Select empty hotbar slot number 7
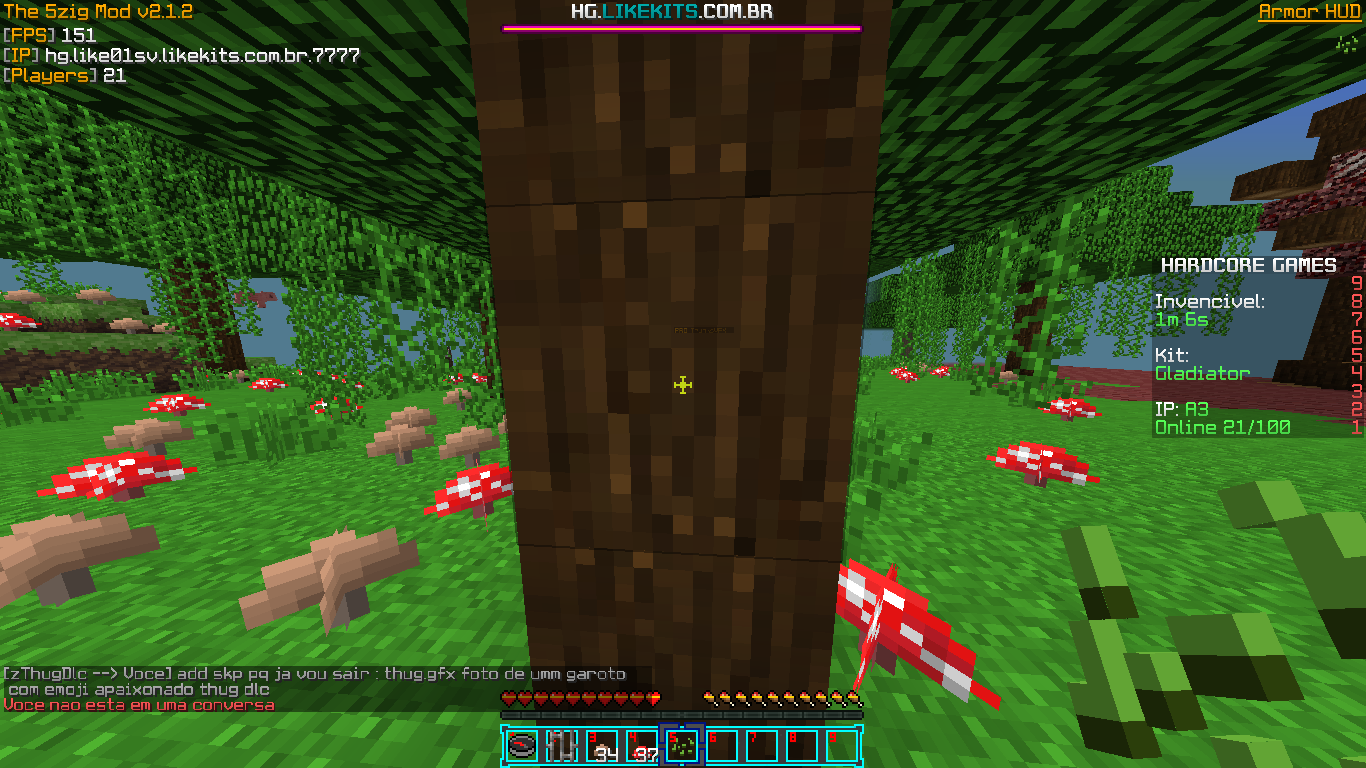 click(762, 745)
